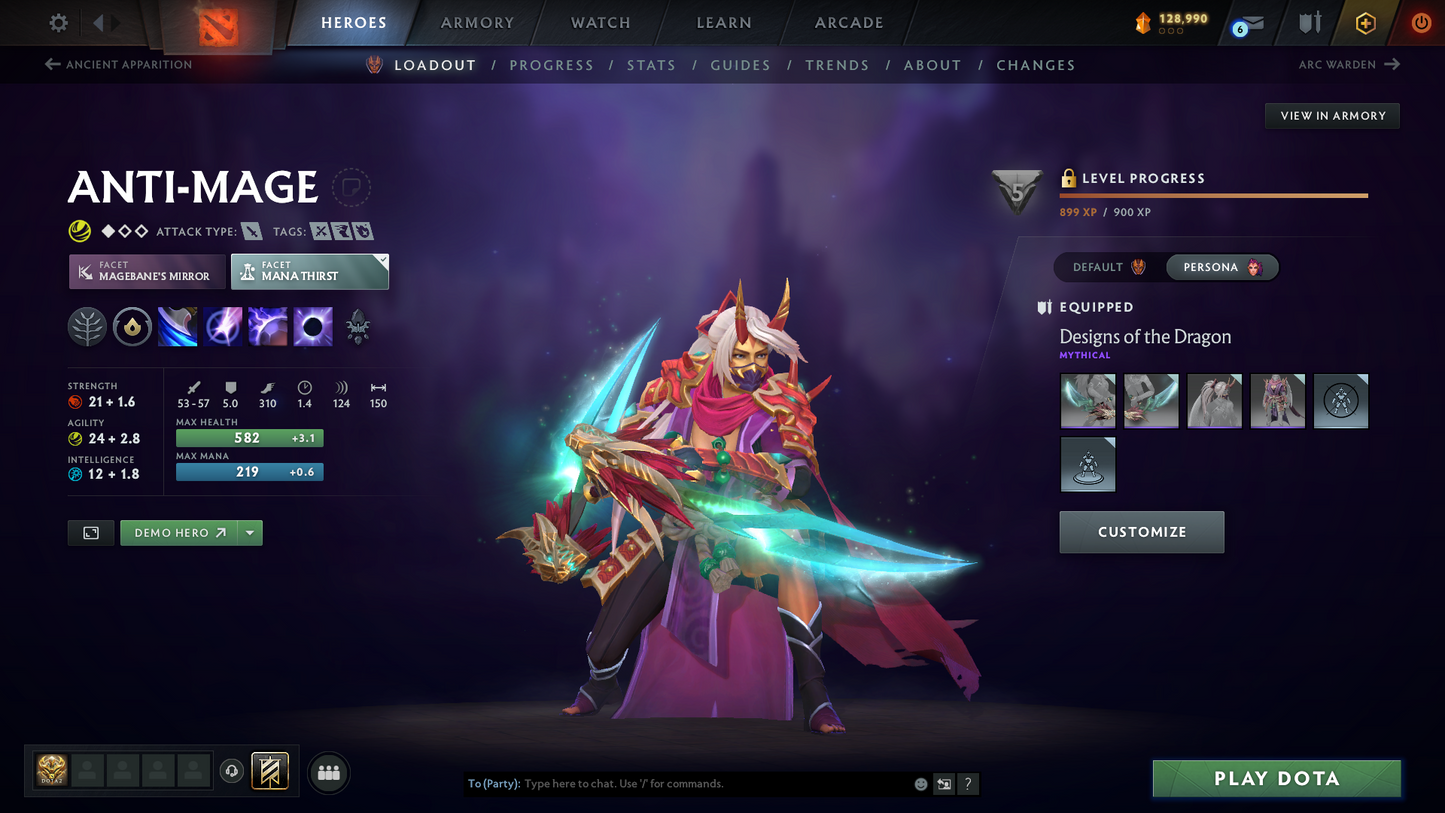Switch to the Persona appearance
Viewport: 1445px width, 813px height.
click(1221, 267)
